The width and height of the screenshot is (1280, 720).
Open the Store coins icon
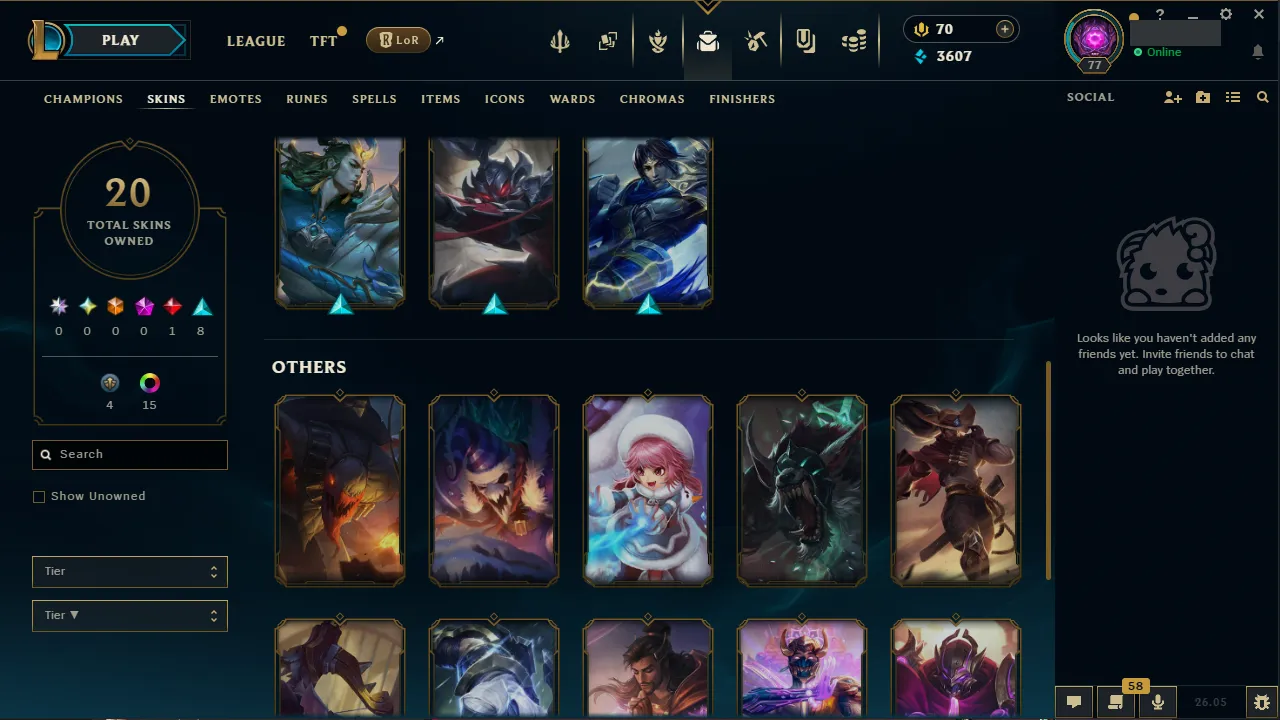click(x=854, y=40)
